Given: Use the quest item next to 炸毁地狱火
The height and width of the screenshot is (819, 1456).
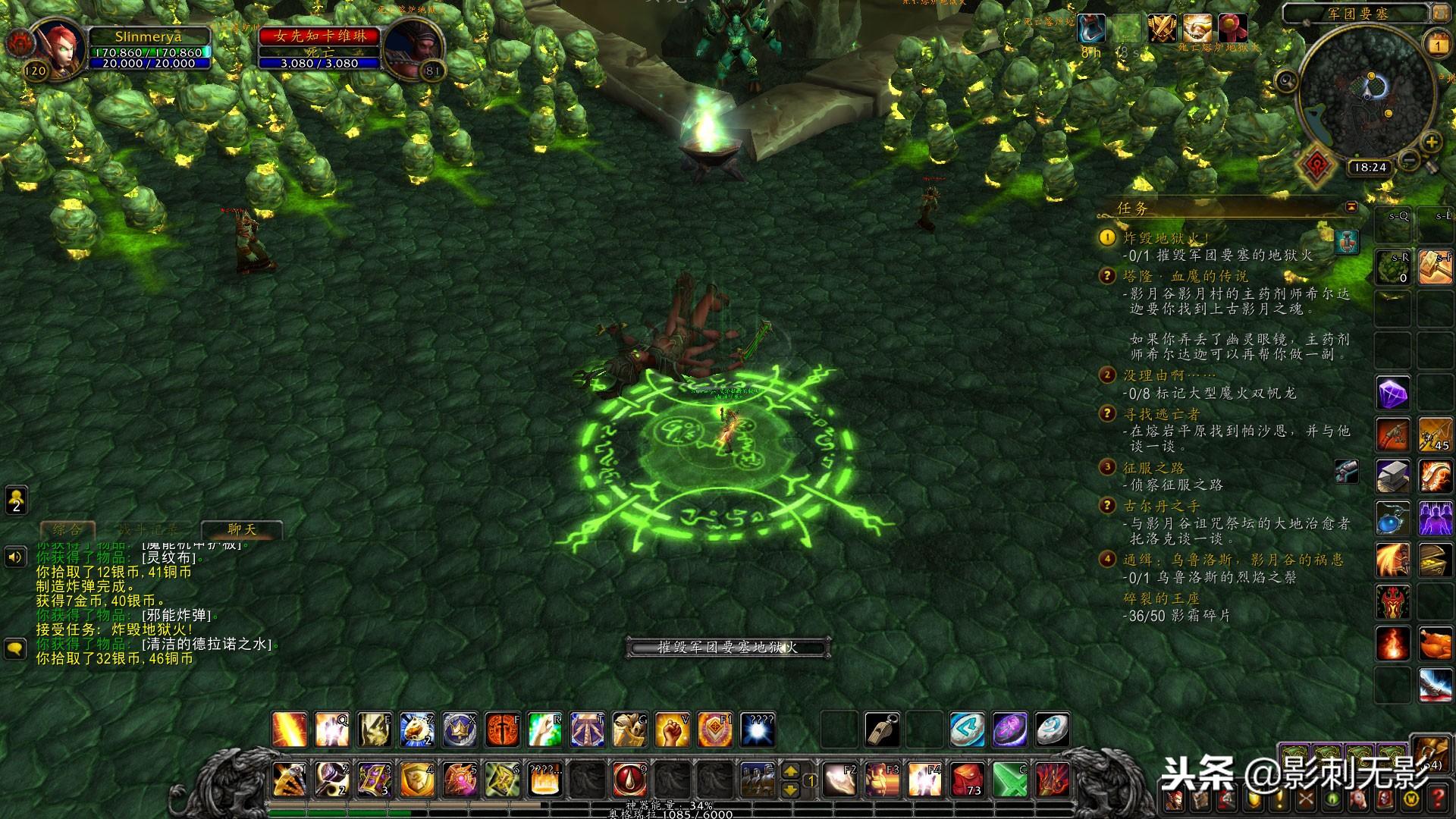Looking at the screenshot, I should [x=1347, y=242].
